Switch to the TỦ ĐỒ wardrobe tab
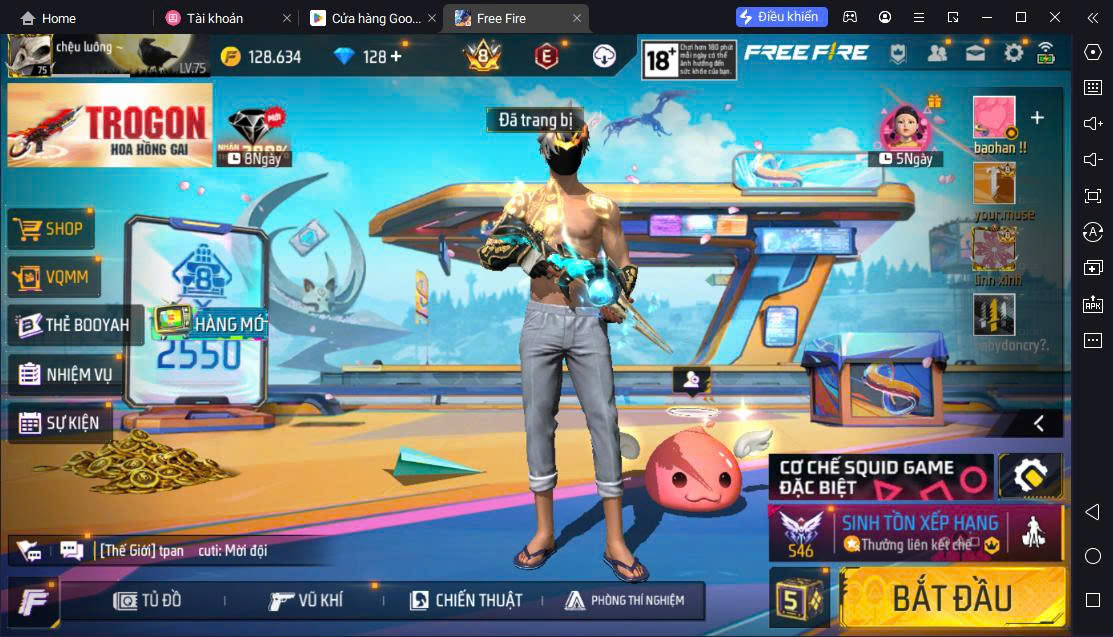This screenshot has height=637, width=1113. pos(148,600)
